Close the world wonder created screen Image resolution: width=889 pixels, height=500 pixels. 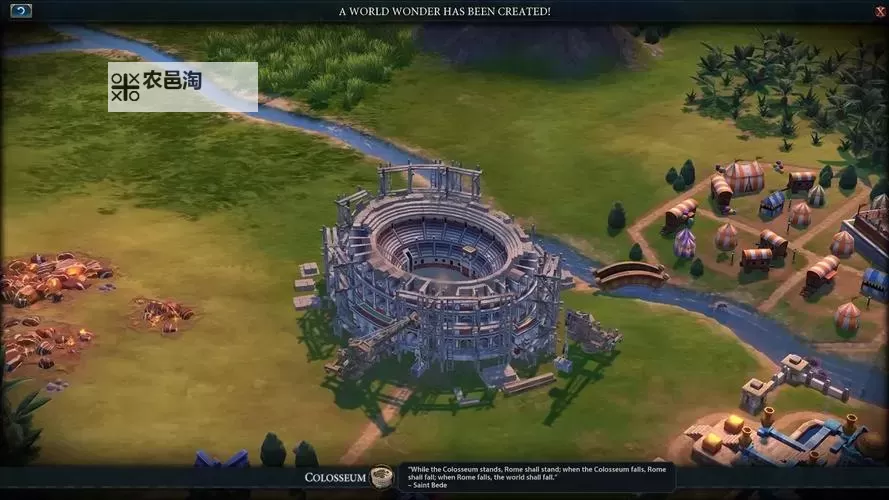[867, 11]
